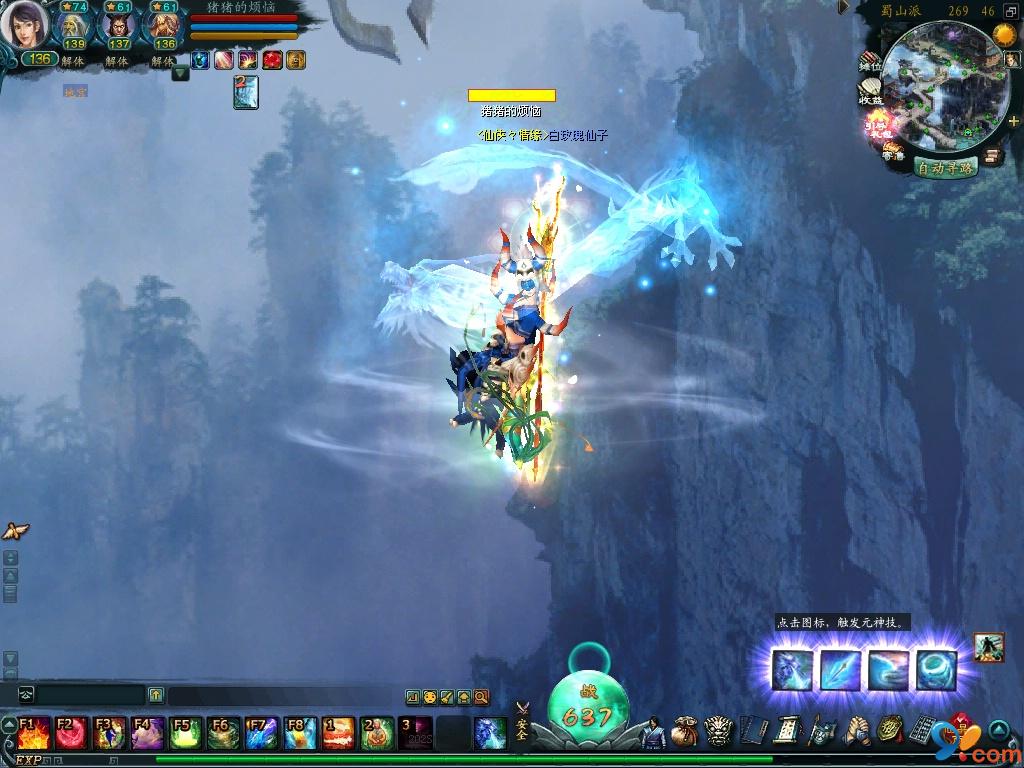Trigger the spear divine skill icon

841,670
